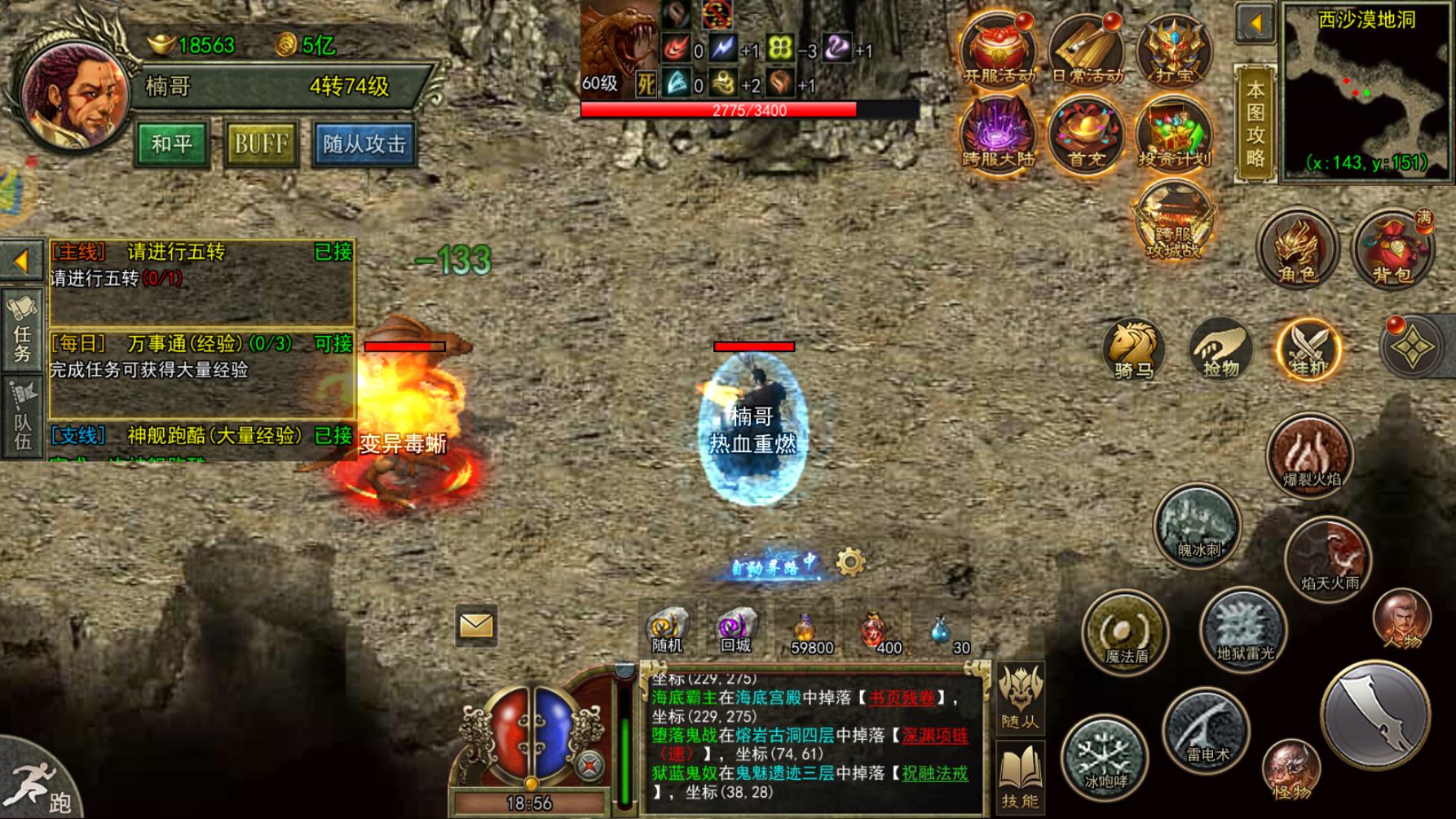Use the 随机 random teleport scroll
This screenshot has width=1456, height=819.
click(668, 630)
